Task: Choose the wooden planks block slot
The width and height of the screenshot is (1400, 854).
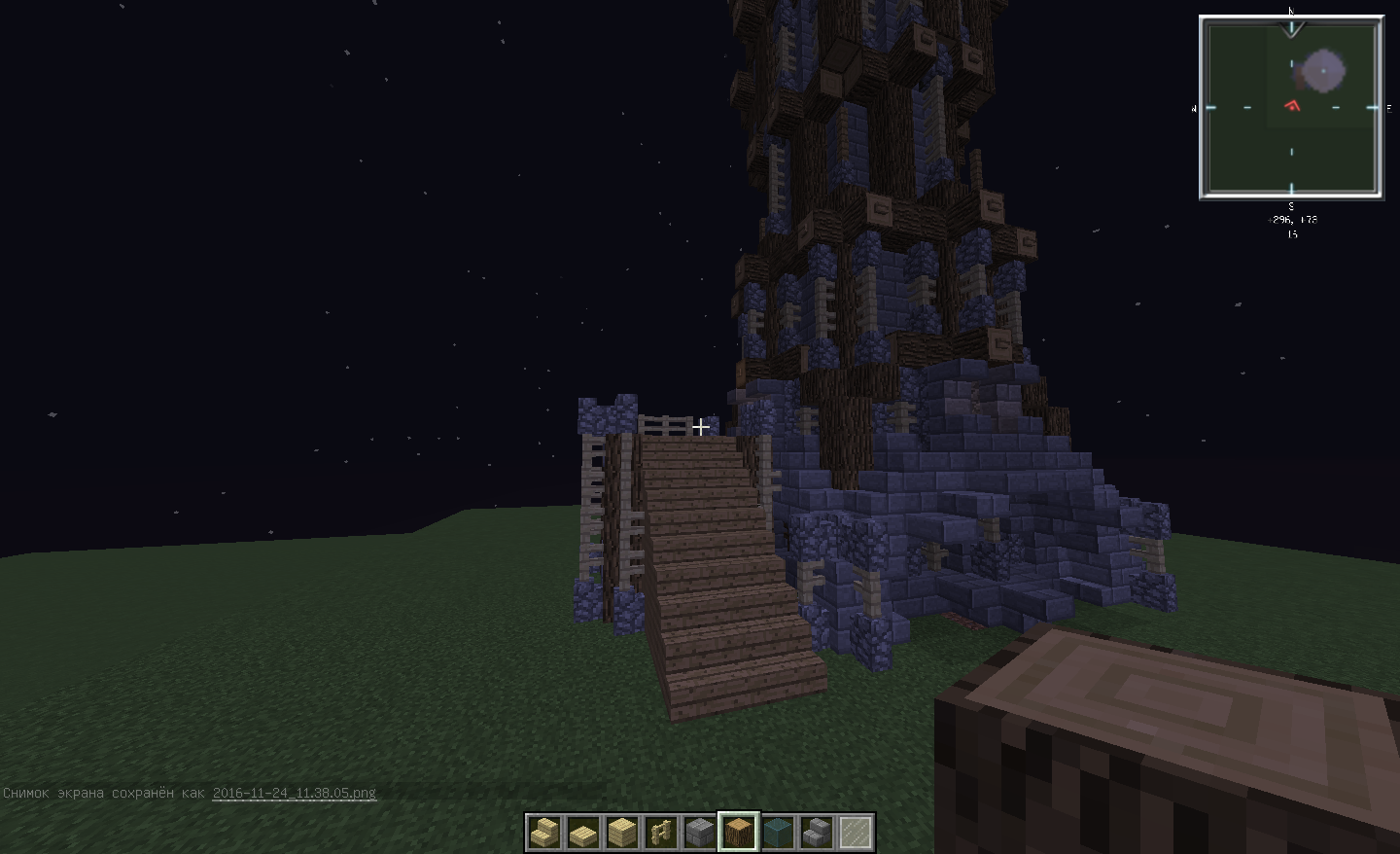Action: 622,833
